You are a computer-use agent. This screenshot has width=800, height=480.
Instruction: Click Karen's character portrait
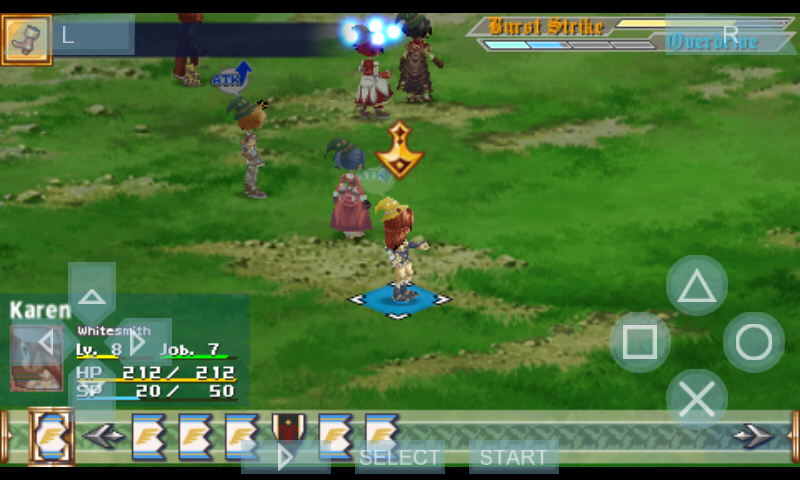36,357
